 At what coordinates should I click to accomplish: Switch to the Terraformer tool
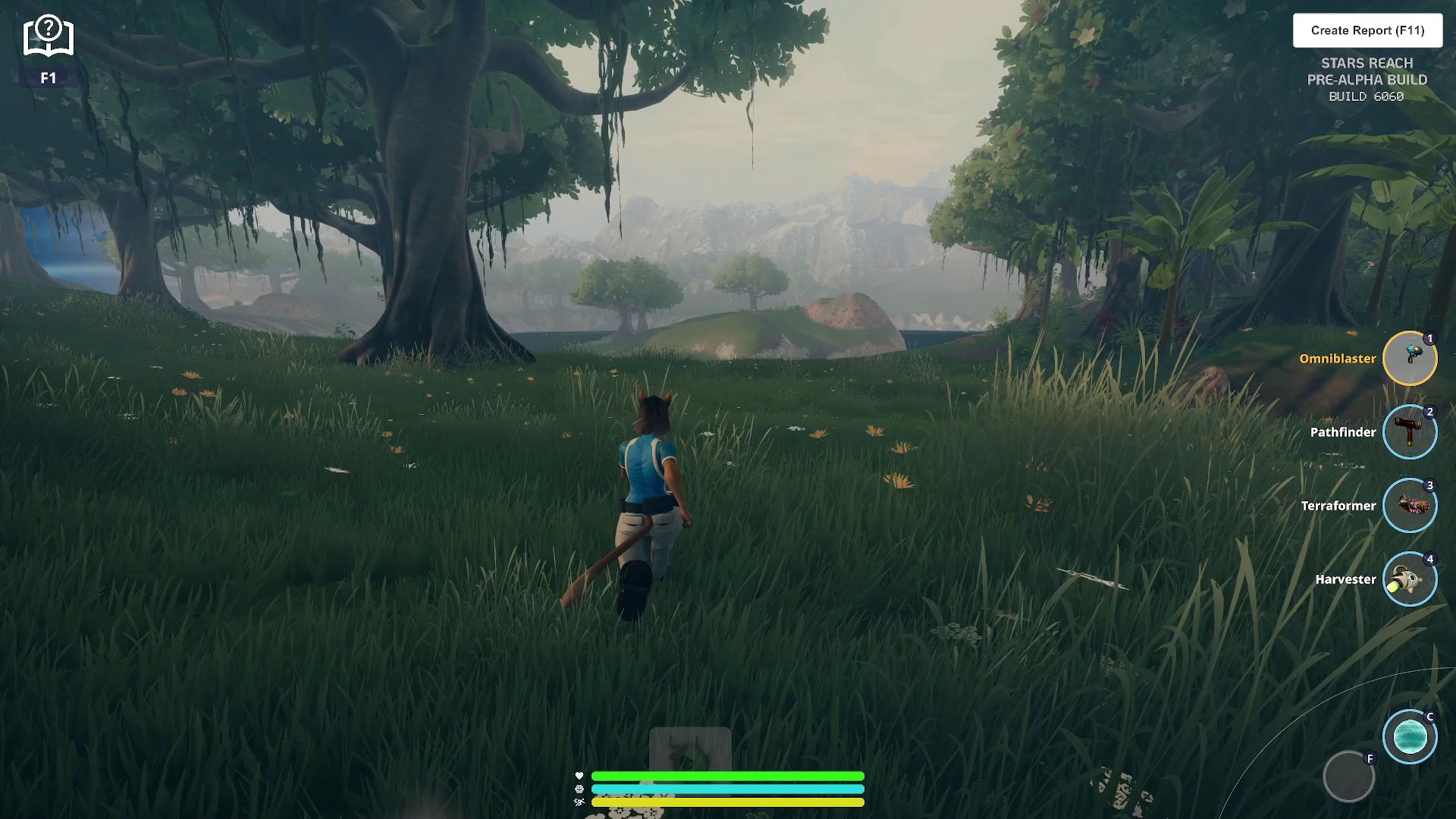pos(1410,506)
